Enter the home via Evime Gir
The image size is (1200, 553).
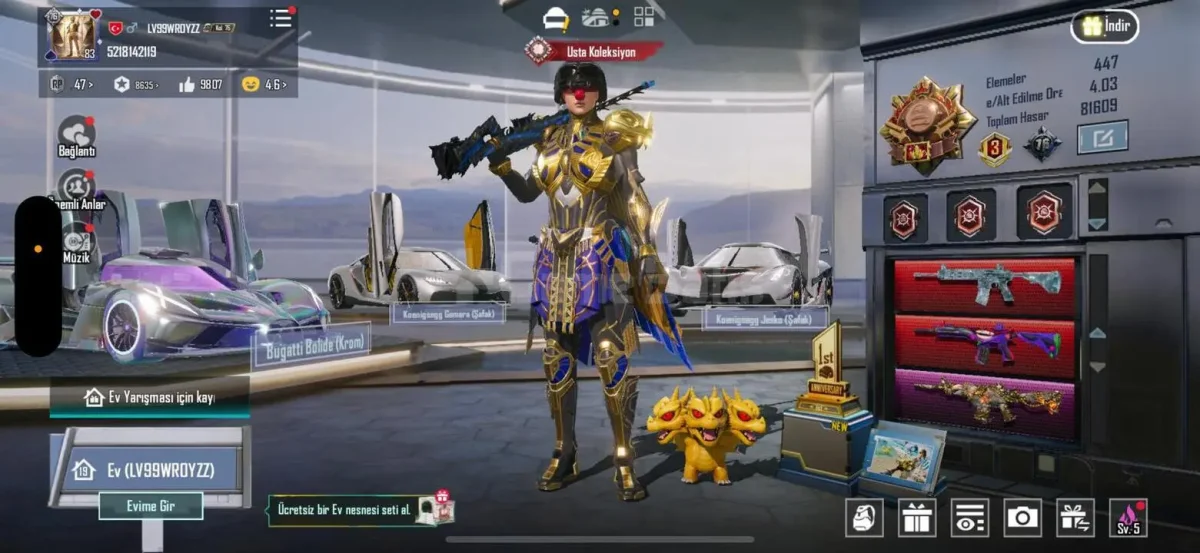pyautogui.click(x=151, y=506)
